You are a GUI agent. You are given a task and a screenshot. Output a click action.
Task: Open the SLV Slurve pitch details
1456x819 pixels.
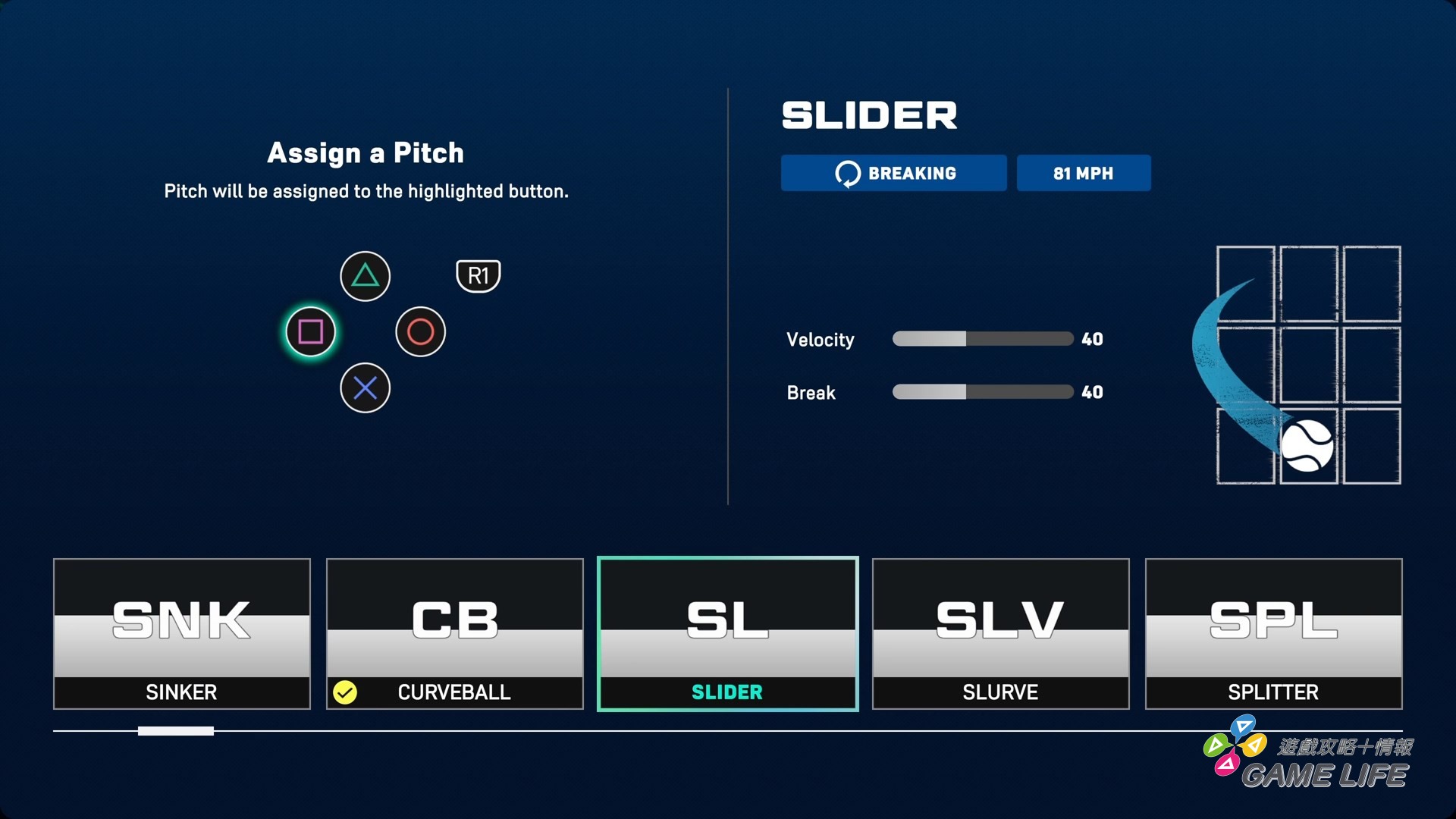click(1000, 633)
